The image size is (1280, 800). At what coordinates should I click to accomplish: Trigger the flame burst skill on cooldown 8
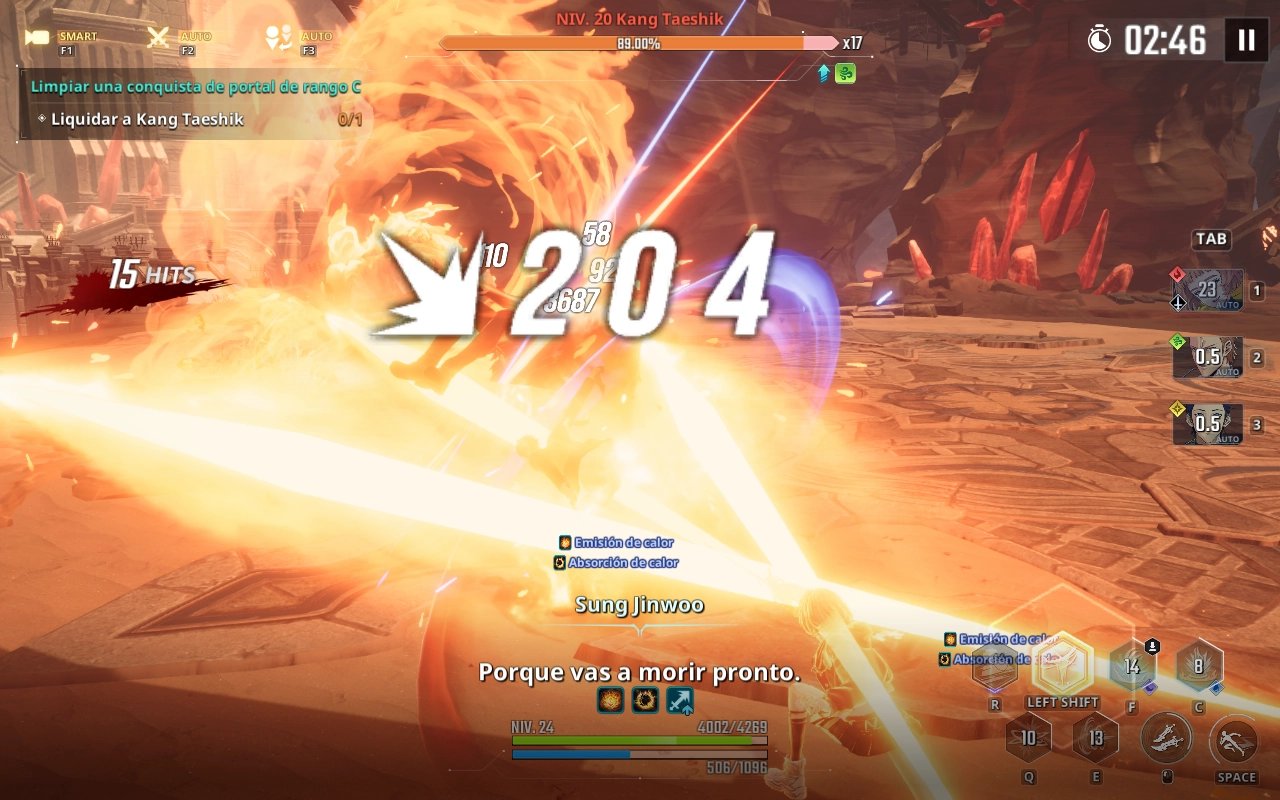tap(1199, 665)
